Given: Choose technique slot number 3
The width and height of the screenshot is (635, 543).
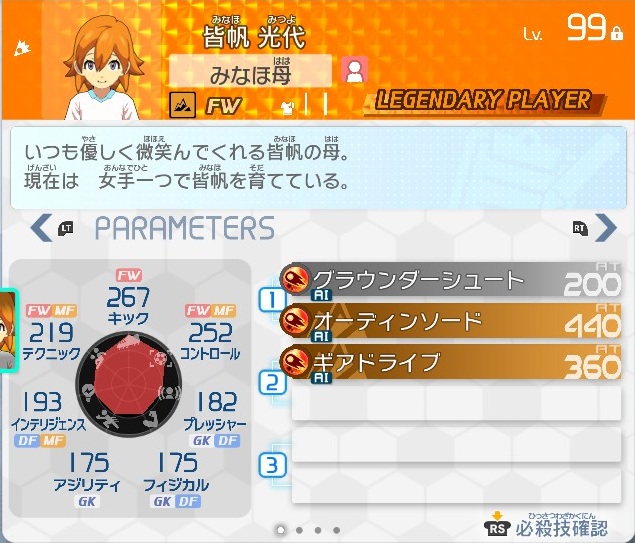Looking at the screenshot, I should (x=272, y=464).
